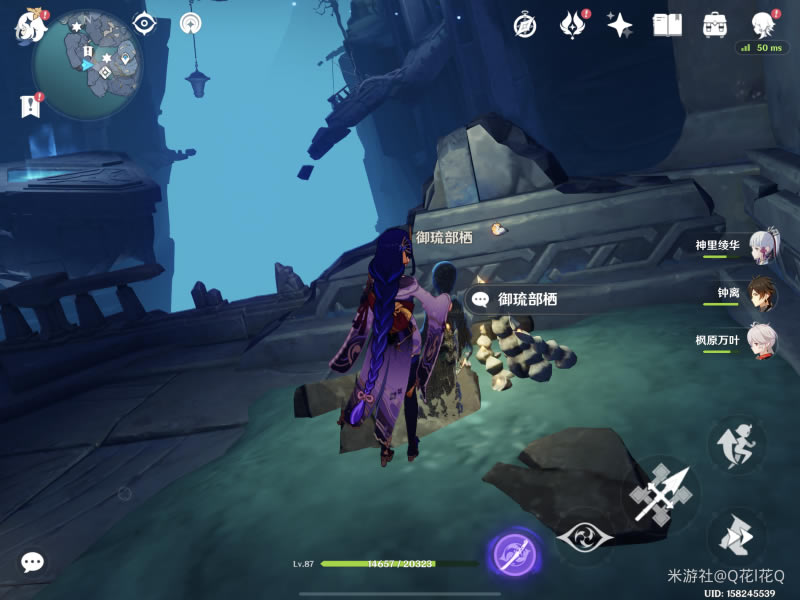Screen dimensions: 800x600
Task: Open the Adventurer Handbook book icon
Action: click(x=667, y=25)
